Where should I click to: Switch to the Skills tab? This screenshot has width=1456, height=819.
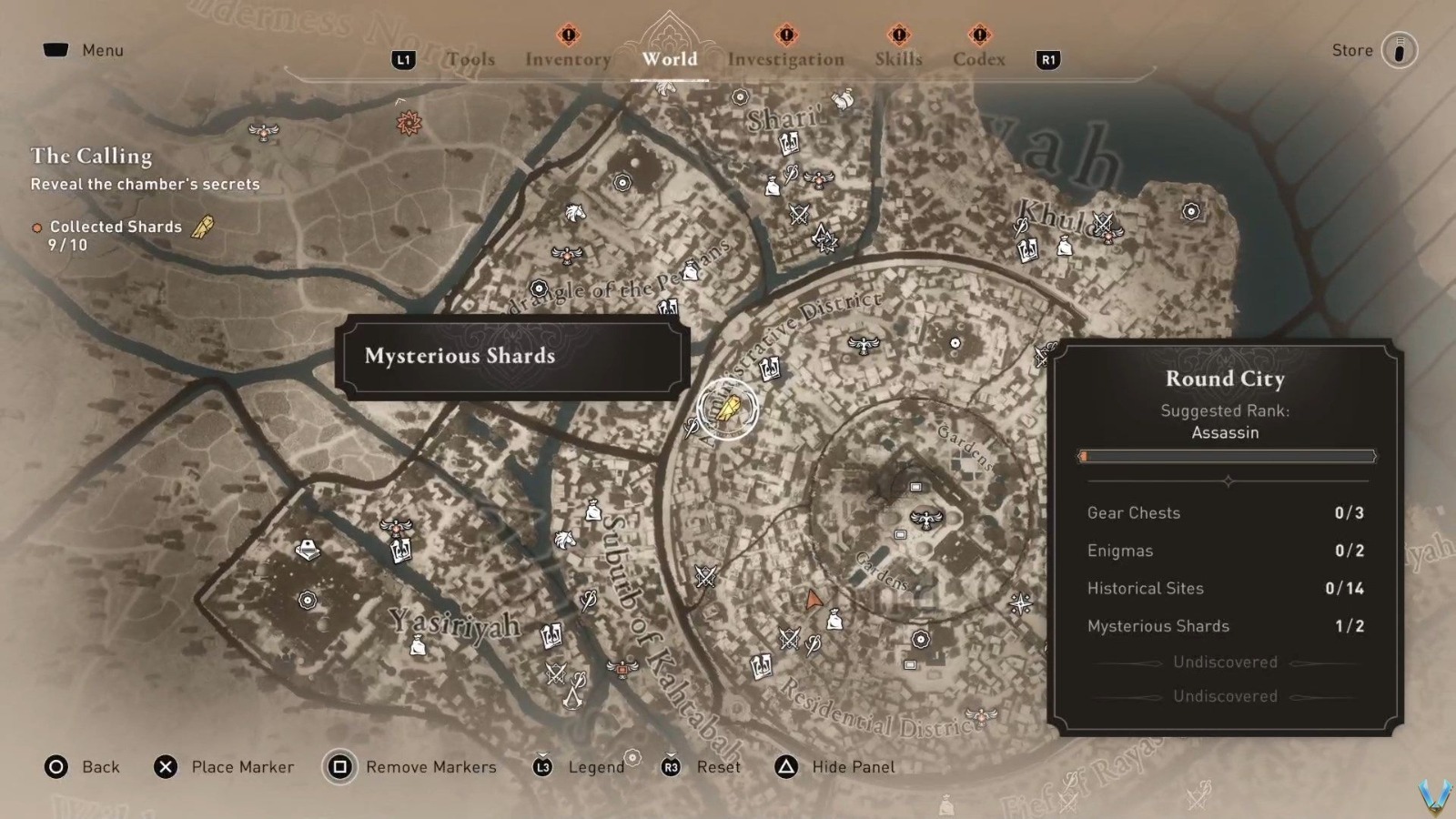897,58
